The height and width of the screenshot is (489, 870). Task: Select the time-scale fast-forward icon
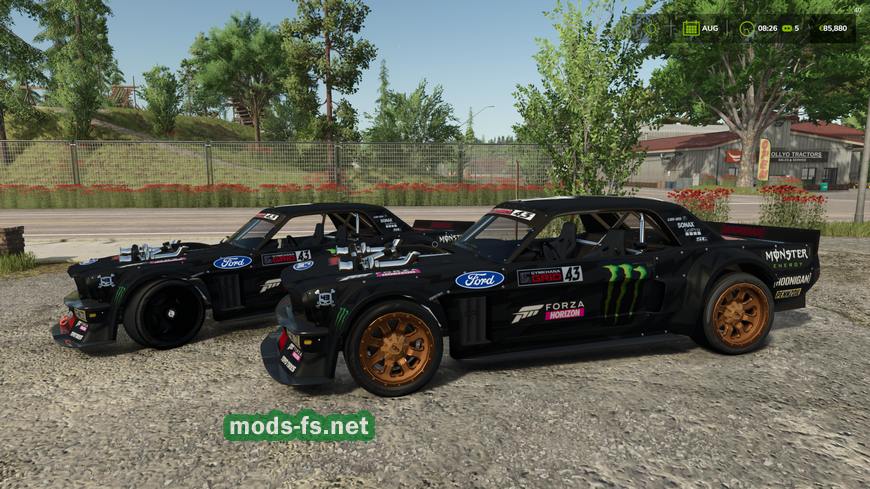pos(785,28)
